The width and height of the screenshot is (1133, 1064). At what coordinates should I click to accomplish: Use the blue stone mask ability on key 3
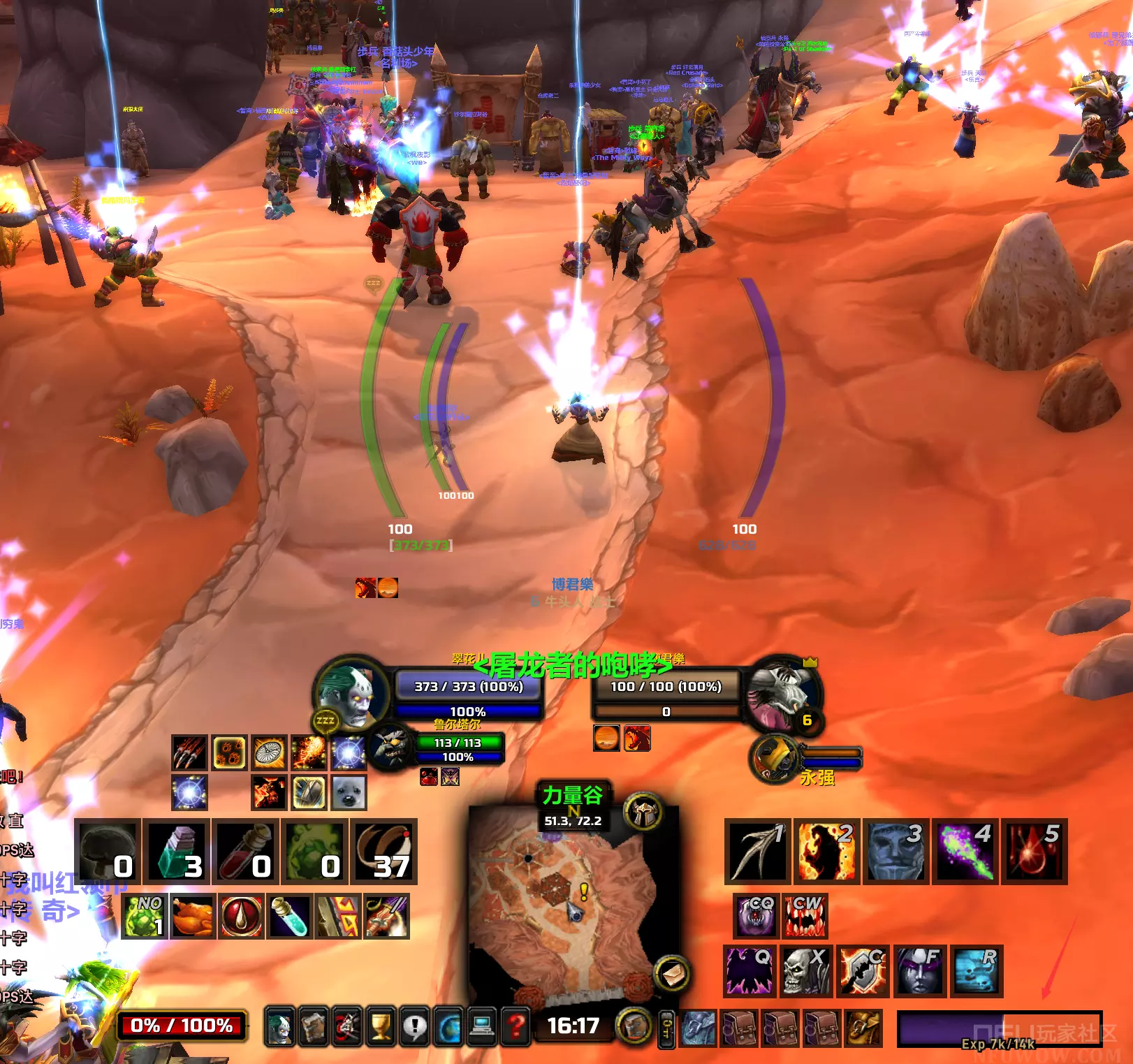pos(894,851)
